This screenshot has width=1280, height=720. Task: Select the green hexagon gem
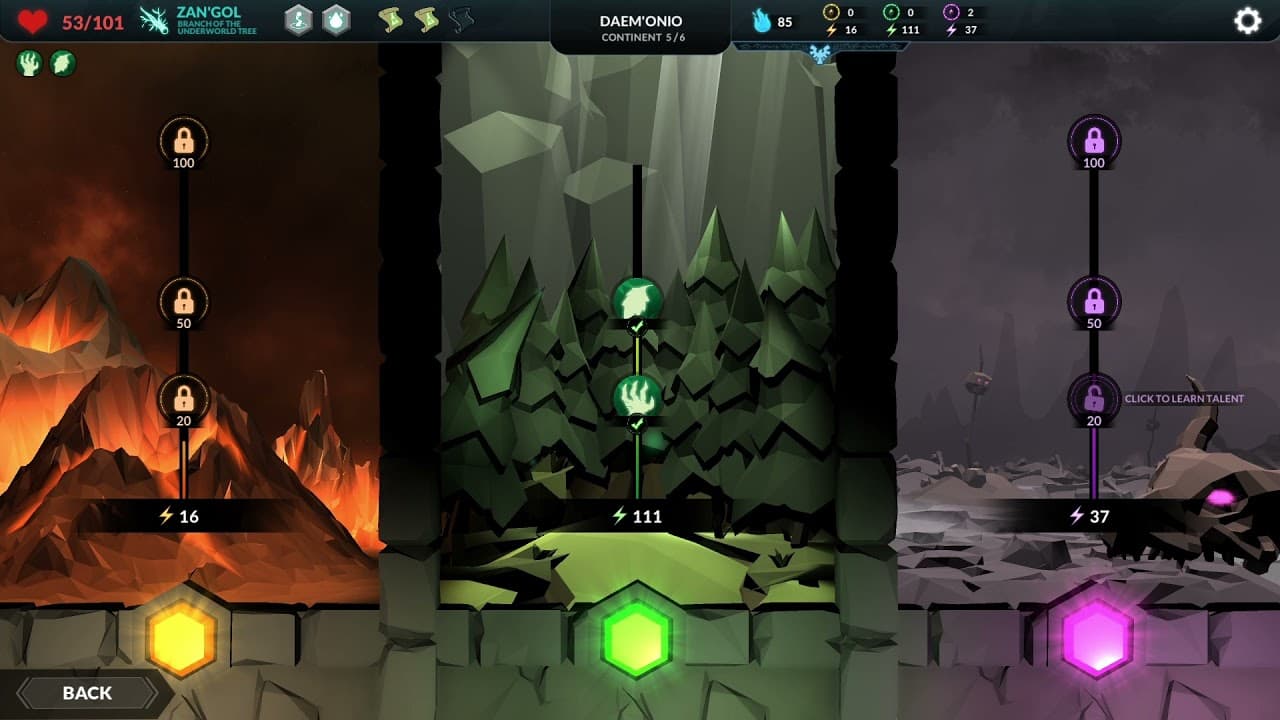click(x=637, y=638)
